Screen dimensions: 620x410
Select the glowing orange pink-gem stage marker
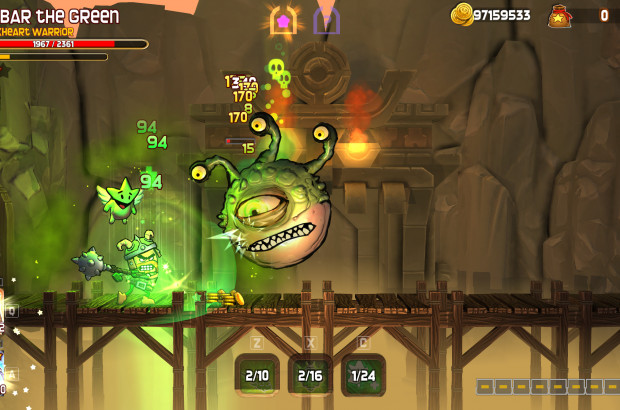pos(283,20)
